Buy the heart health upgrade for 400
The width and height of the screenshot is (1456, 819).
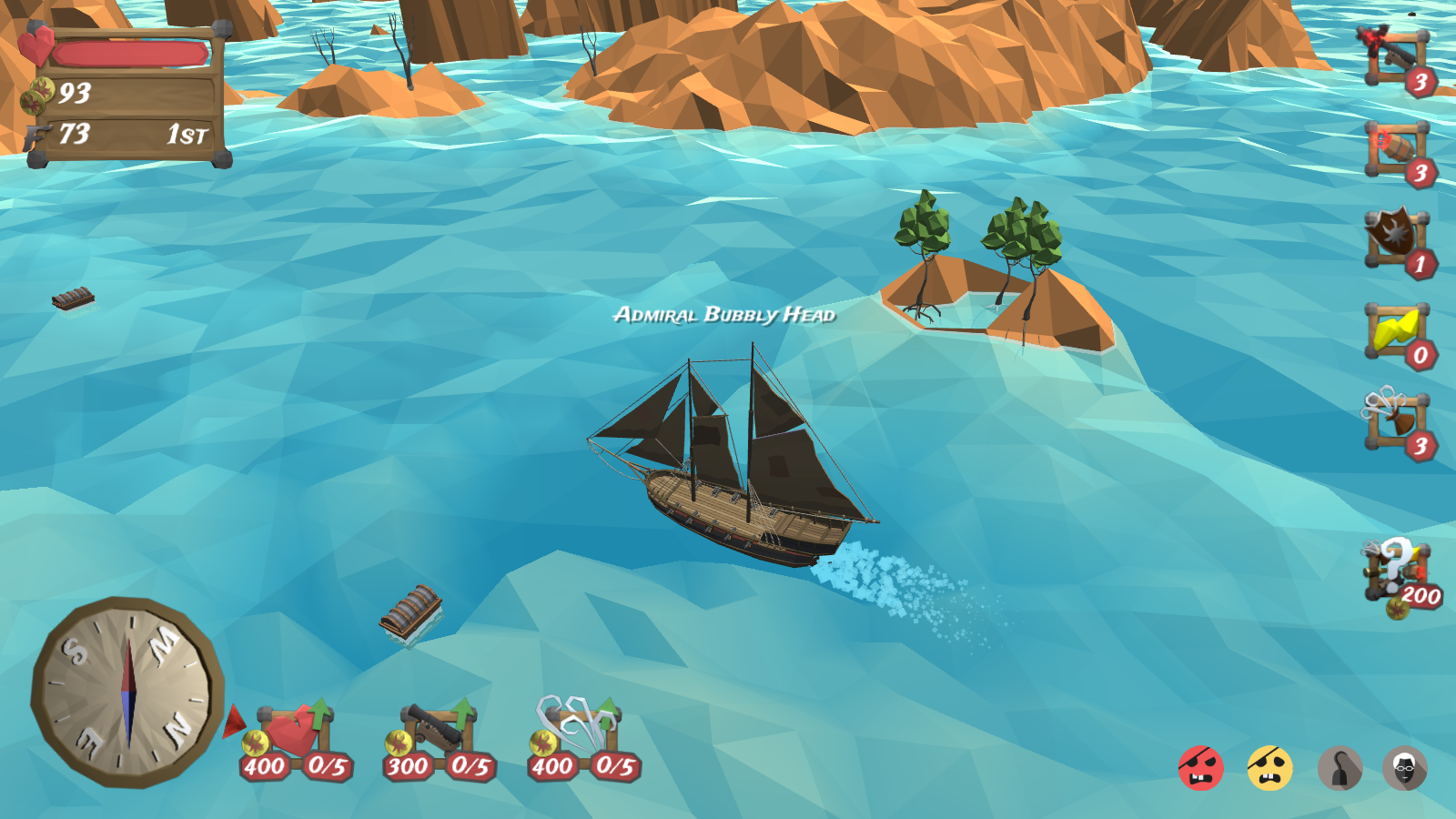(296, 737)
